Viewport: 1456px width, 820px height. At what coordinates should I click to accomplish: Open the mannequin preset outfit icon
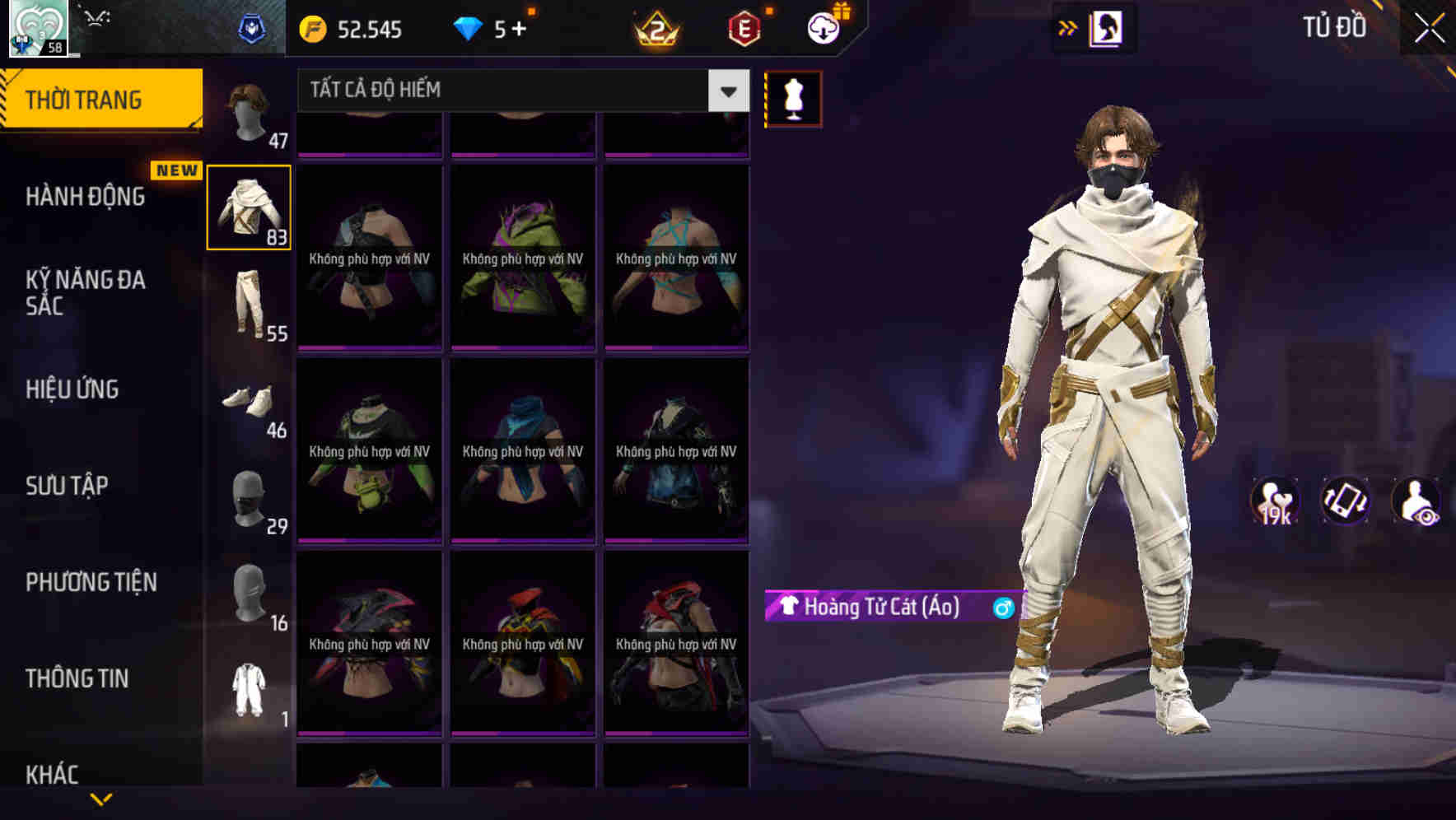(792, 97)
